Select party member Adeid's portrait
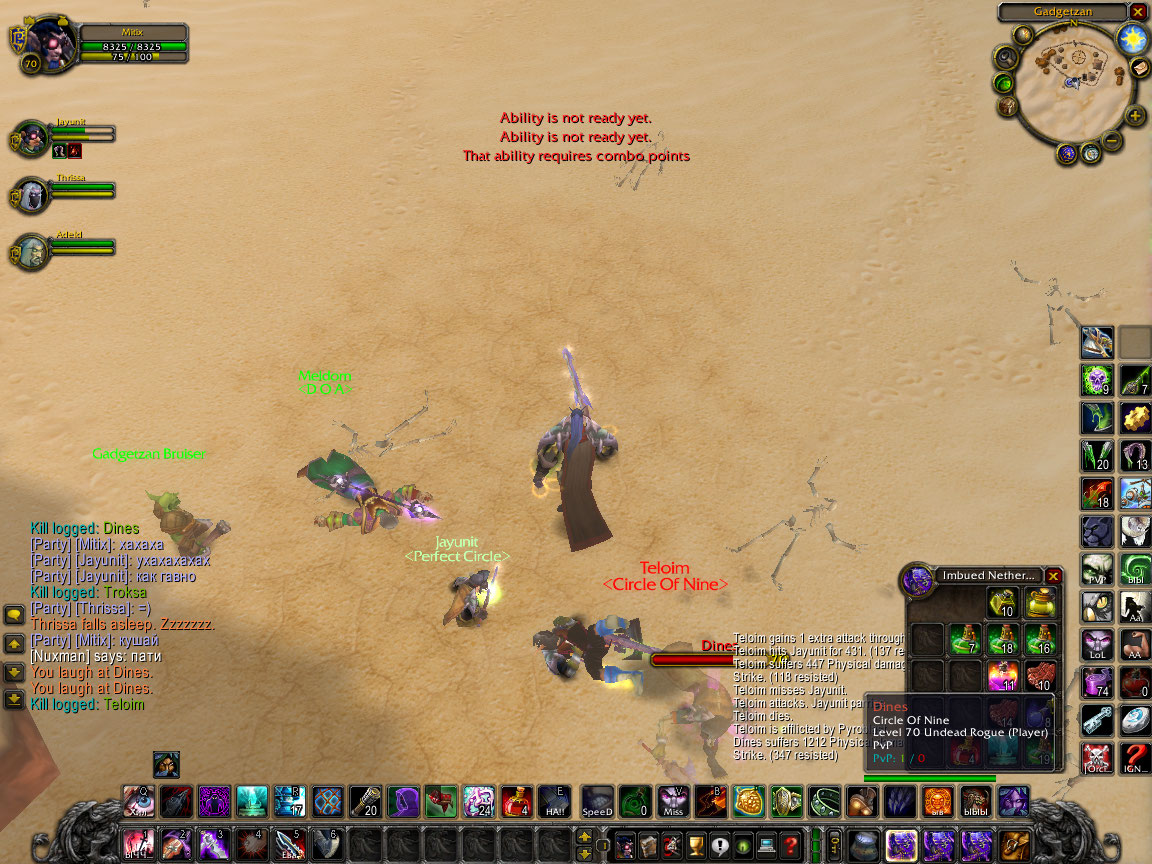This screenshot has height=864, width=1152. pos(31,251)
